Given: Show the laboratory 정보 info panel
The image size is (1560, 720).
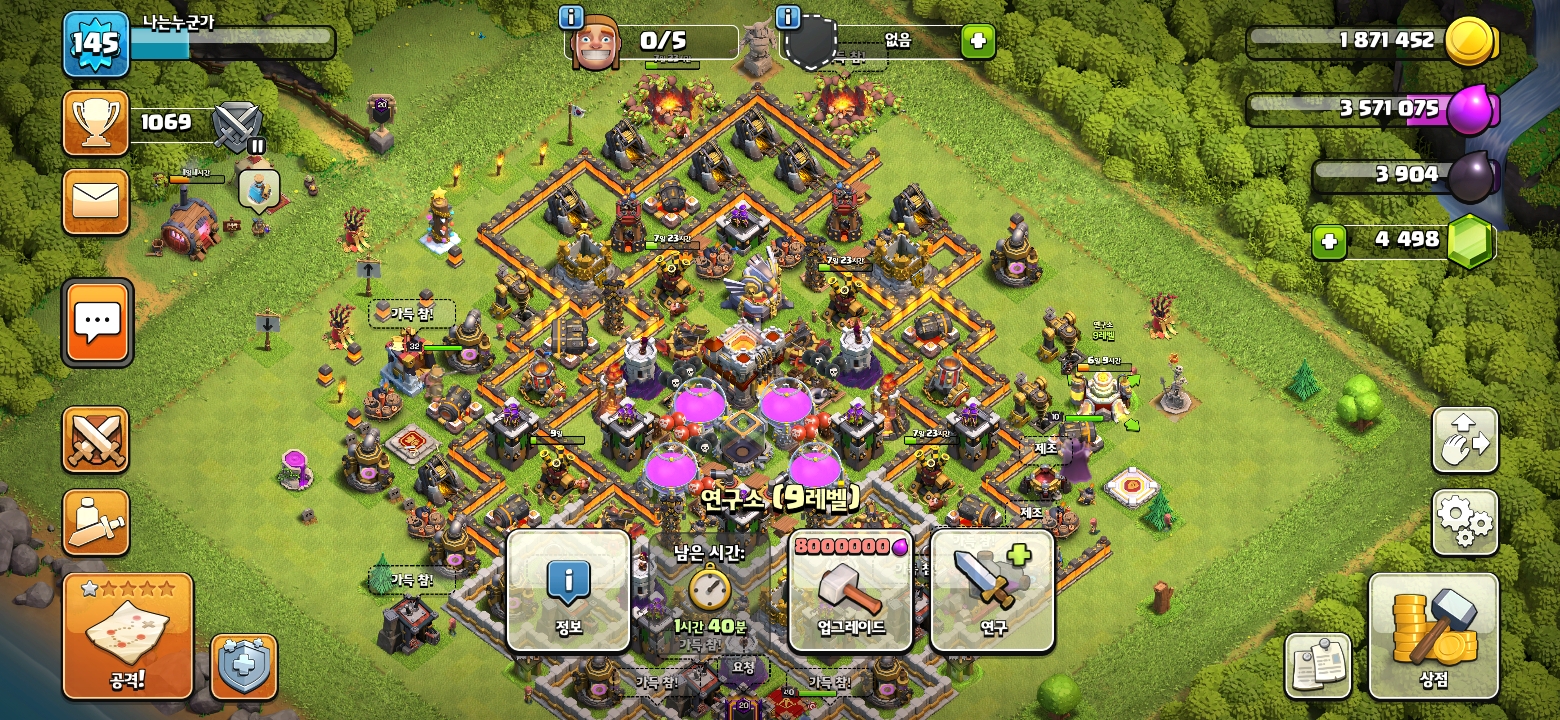Looking at the screenshot, I should (568, 591).
